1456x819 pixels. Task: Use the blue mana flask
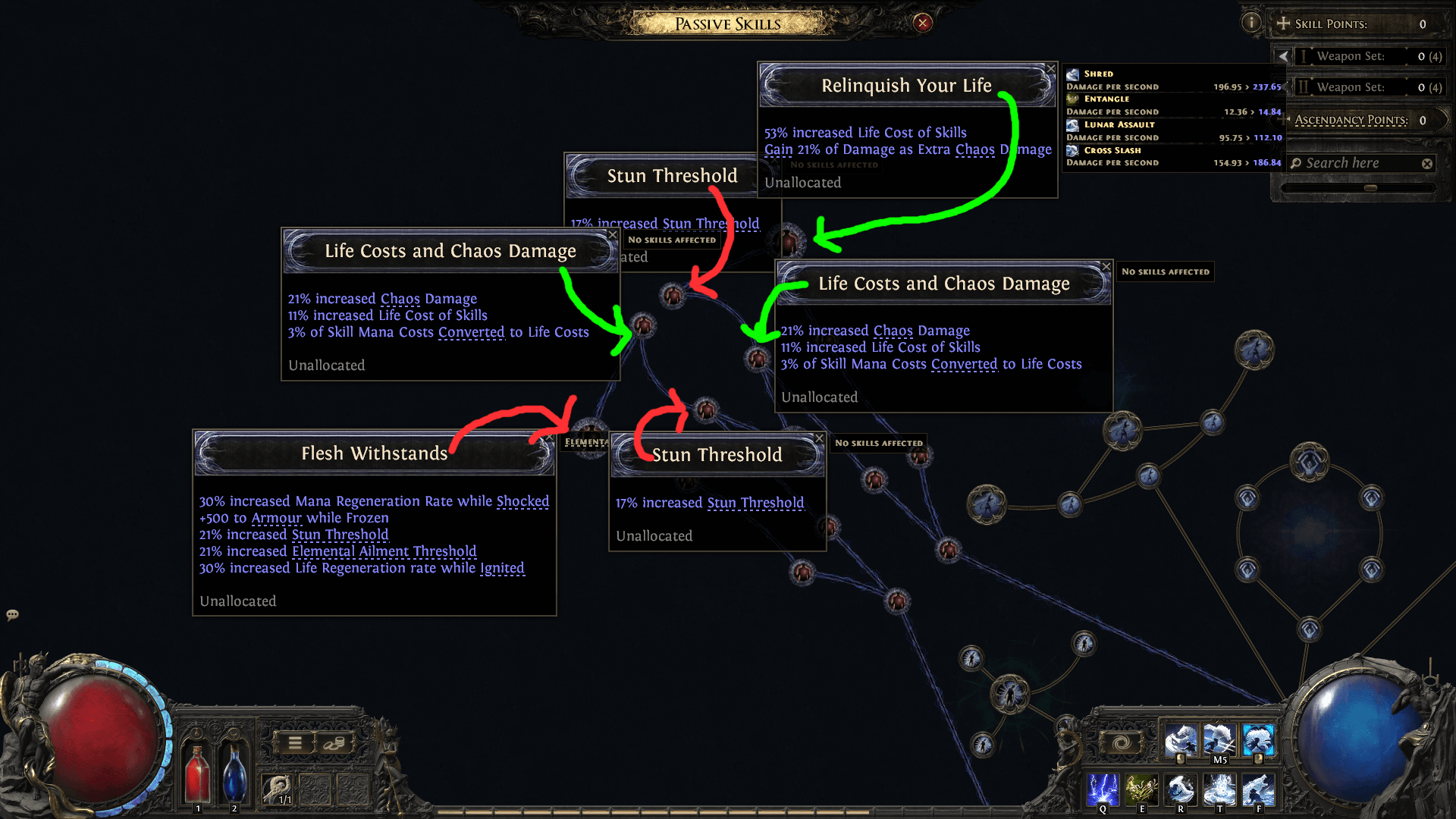click(234, 772)
